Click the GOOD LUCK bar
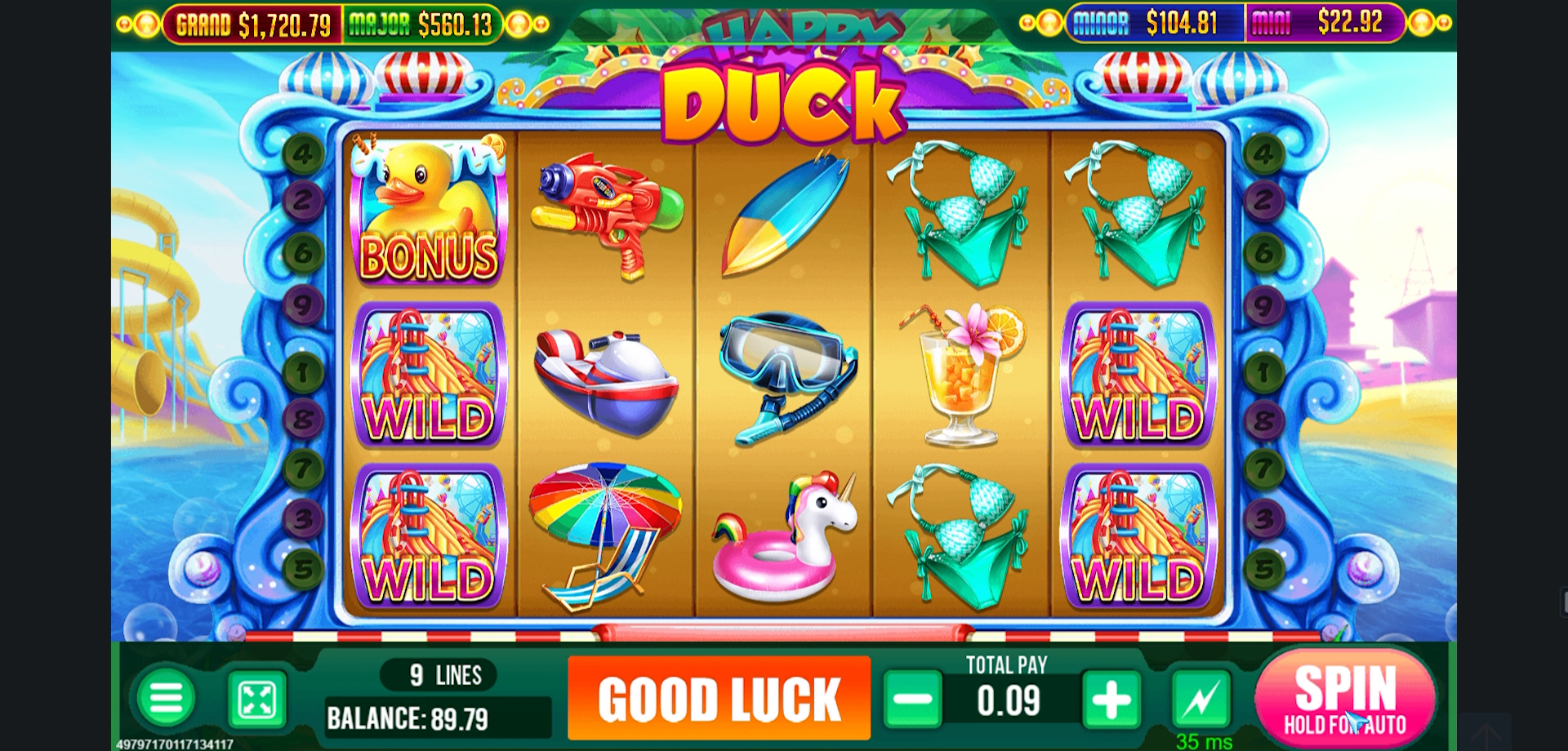The width and height of the screenshot is (1568, 751). coord(719,700)
